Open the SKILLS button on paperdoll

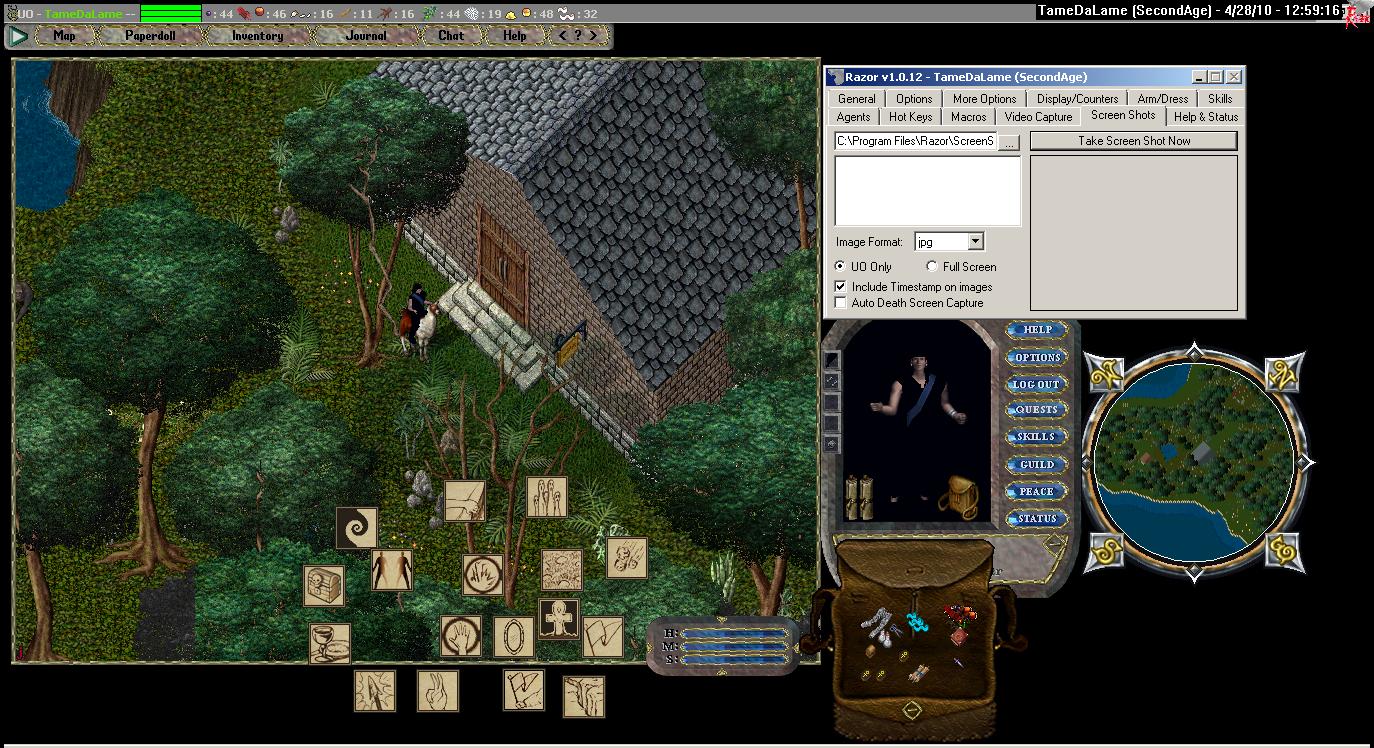click(1036, 437)
